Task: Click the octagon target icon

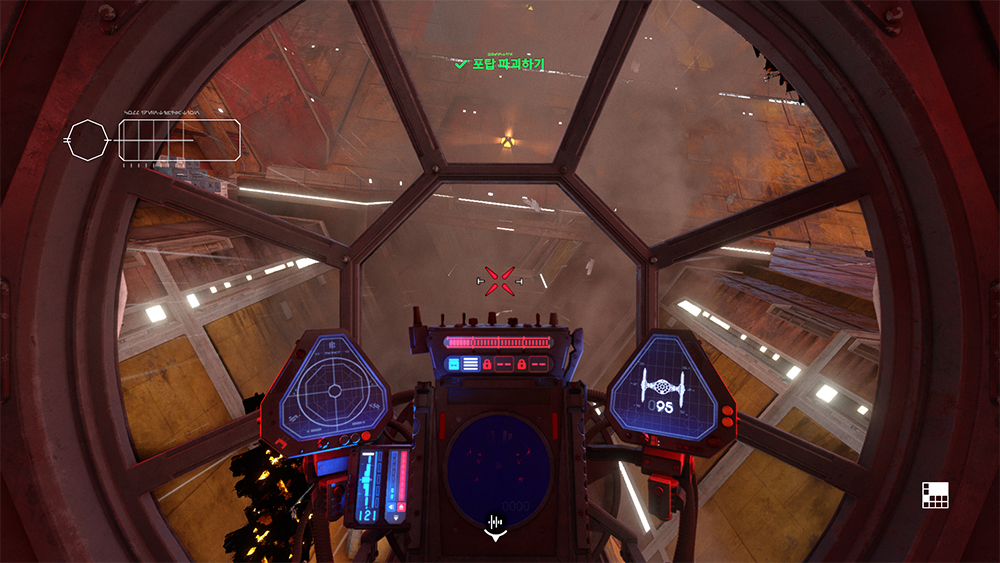Action: click(x=87, y=140)
